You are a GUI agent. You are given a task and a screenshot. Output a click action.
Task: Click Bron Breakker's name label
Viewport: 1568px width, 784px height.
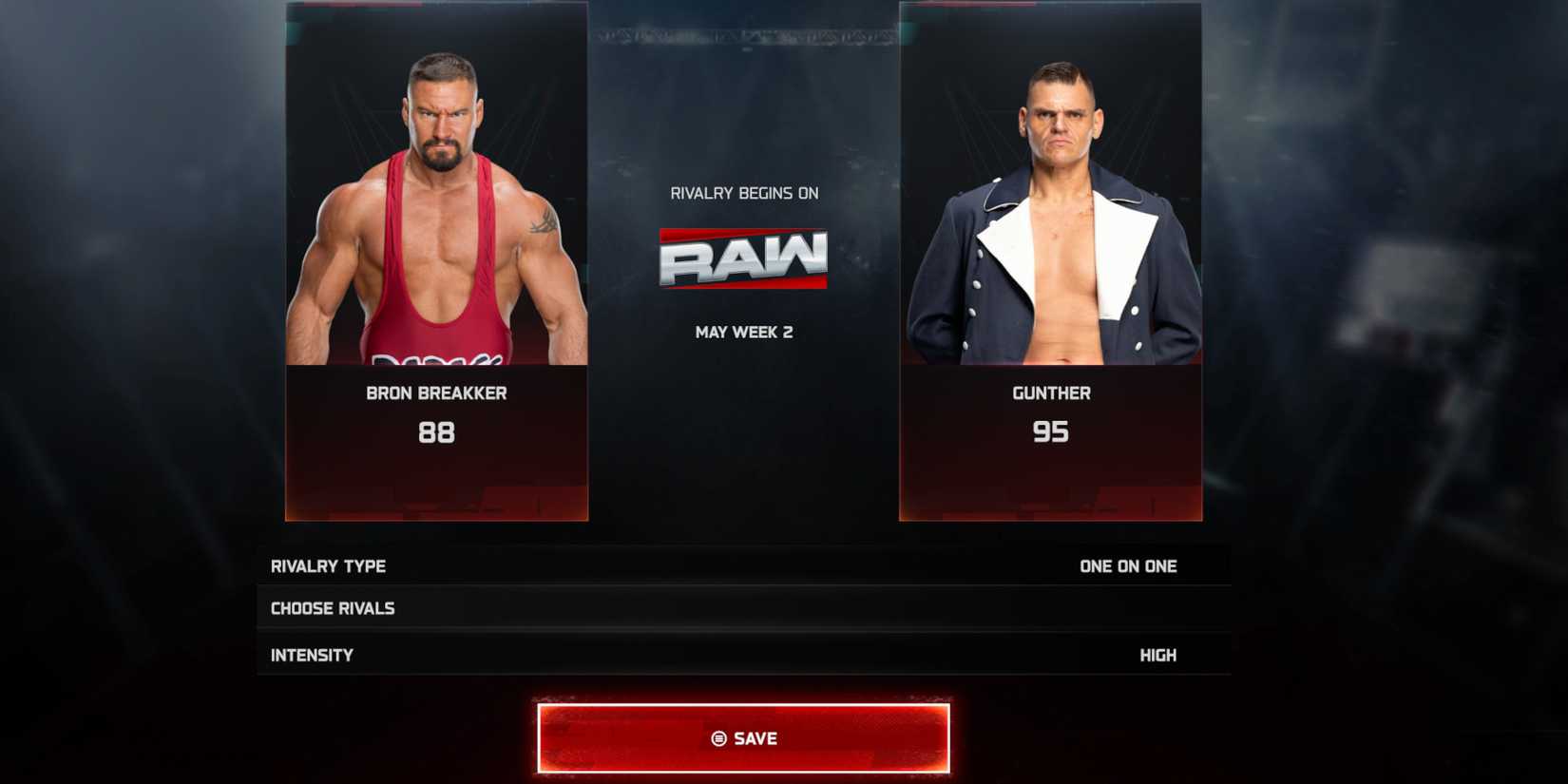435,392
